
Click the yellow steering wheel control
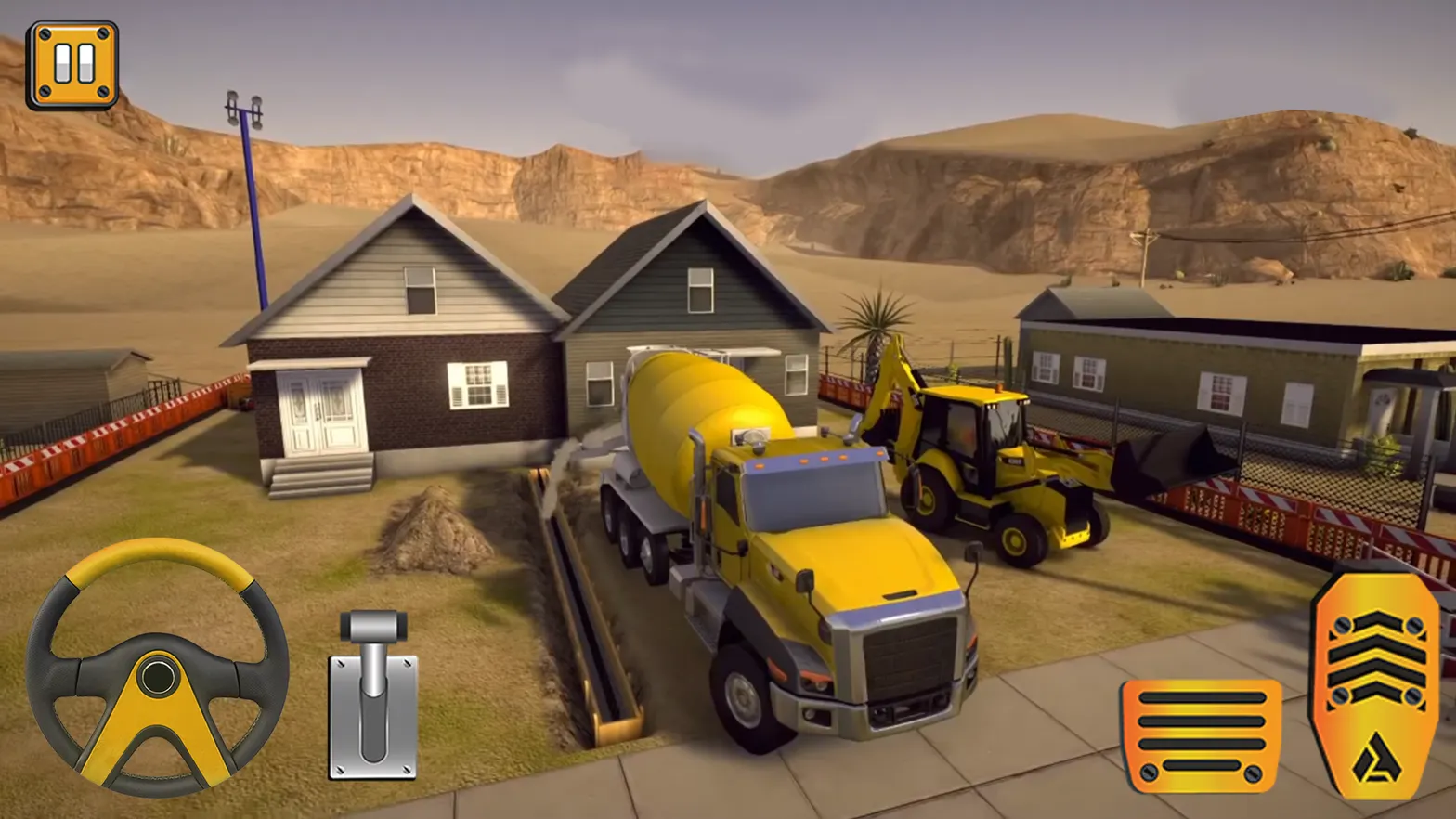pyautogui.click(x=158, y=668)
